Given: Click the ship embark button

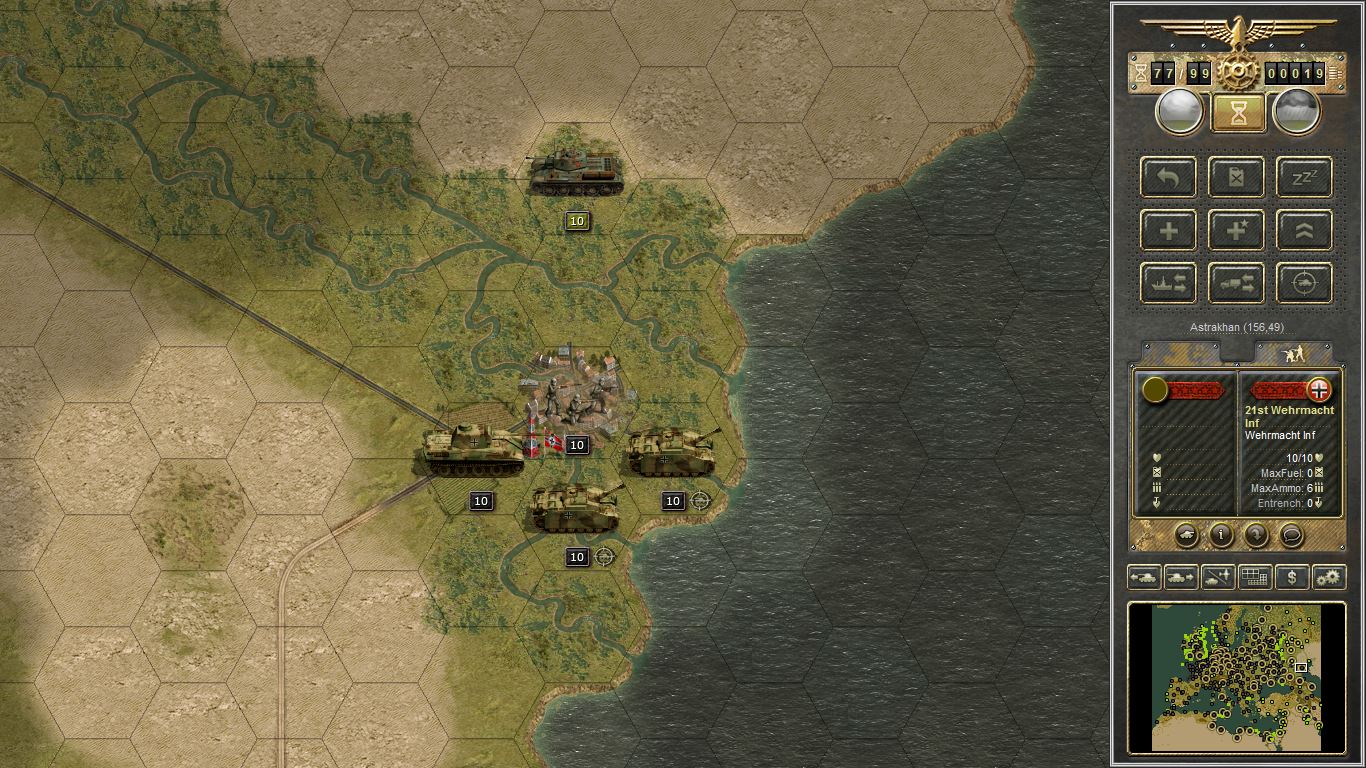Looking at the screenshot, I should 1169,283.
